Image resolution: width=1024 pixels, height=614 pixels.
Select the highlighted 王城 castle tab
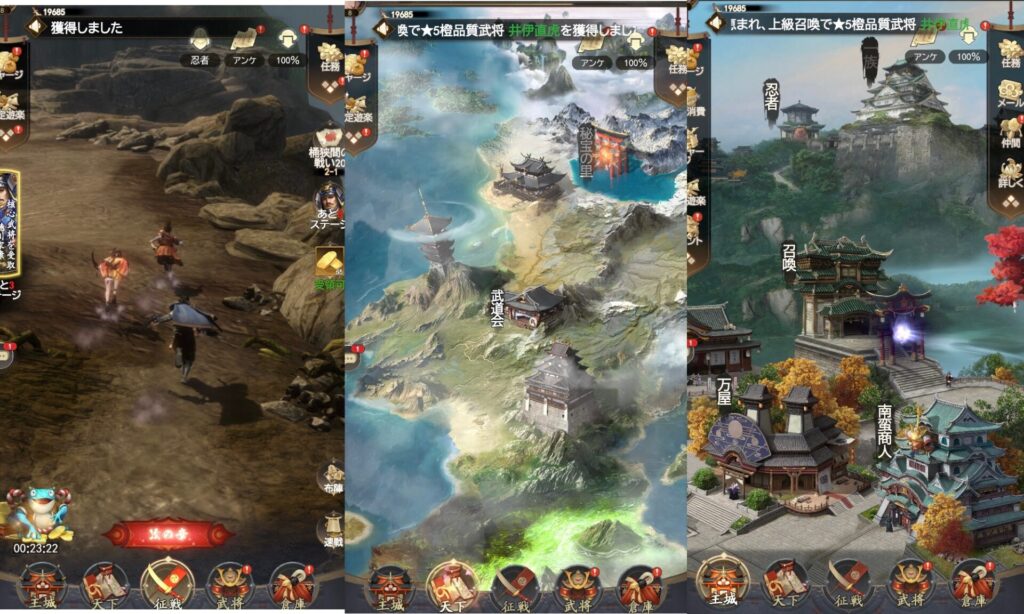tap(722, 583)
